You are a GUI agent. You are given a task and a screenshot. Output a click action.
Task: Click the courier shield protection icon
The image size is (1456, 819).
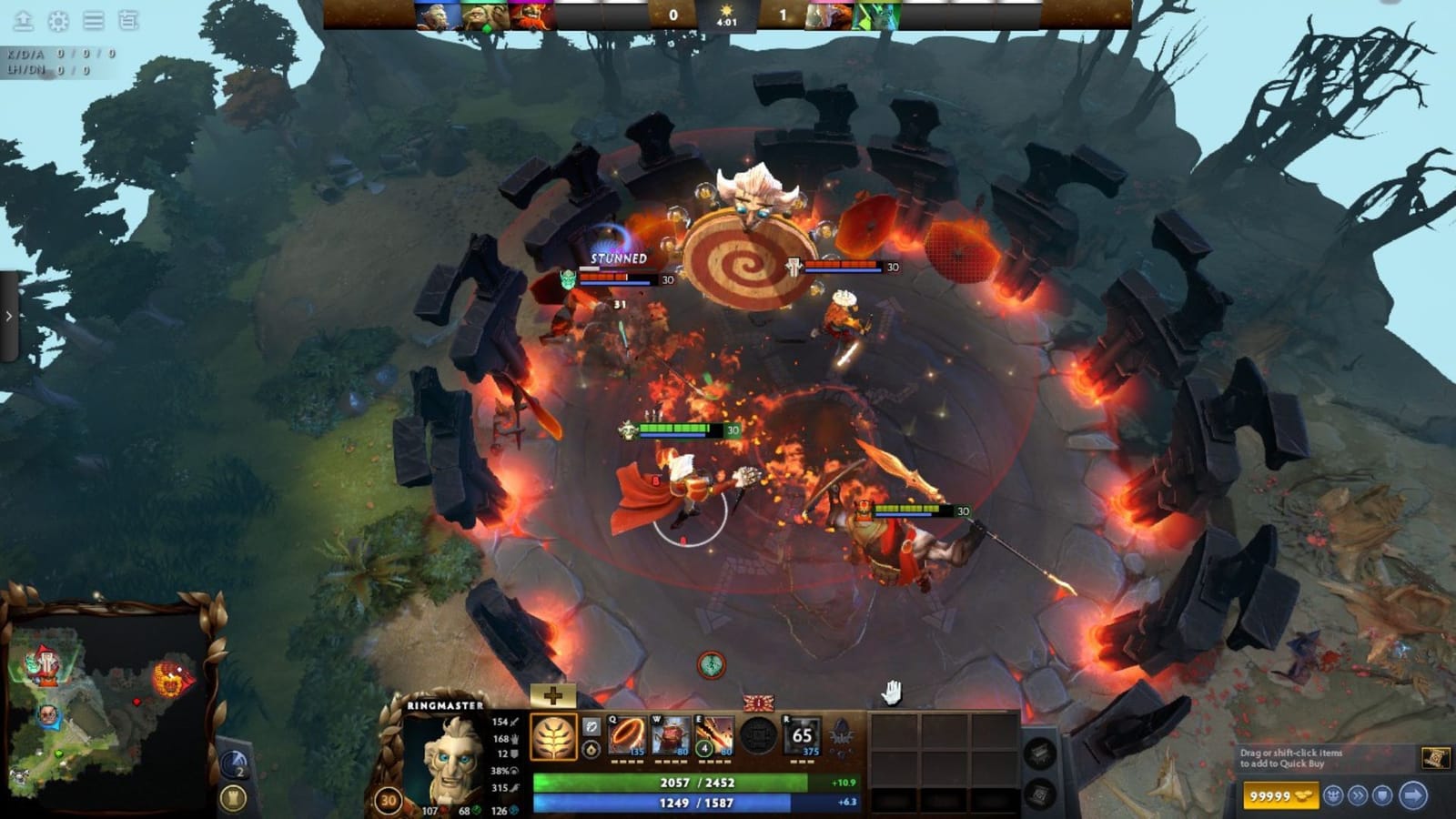[x=1383, y=795]
